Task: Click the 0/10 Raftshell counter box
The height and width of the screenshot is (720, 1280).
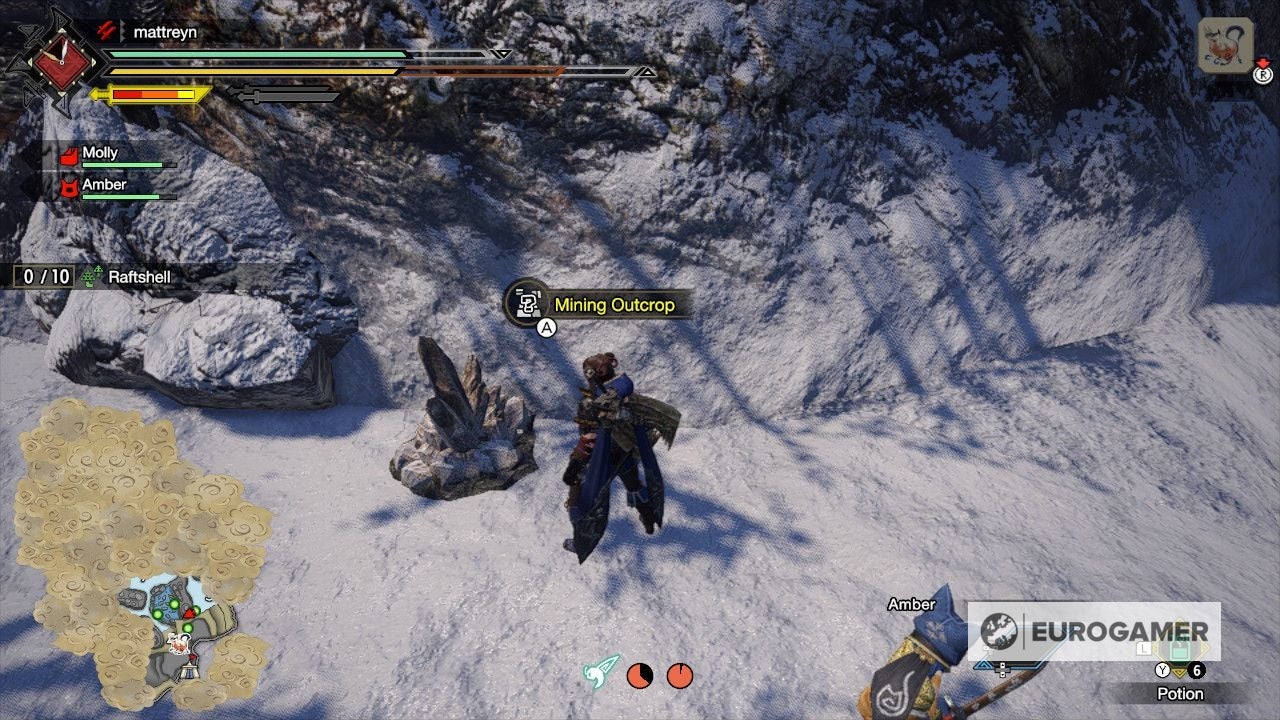Action: [x=40, y=278]
